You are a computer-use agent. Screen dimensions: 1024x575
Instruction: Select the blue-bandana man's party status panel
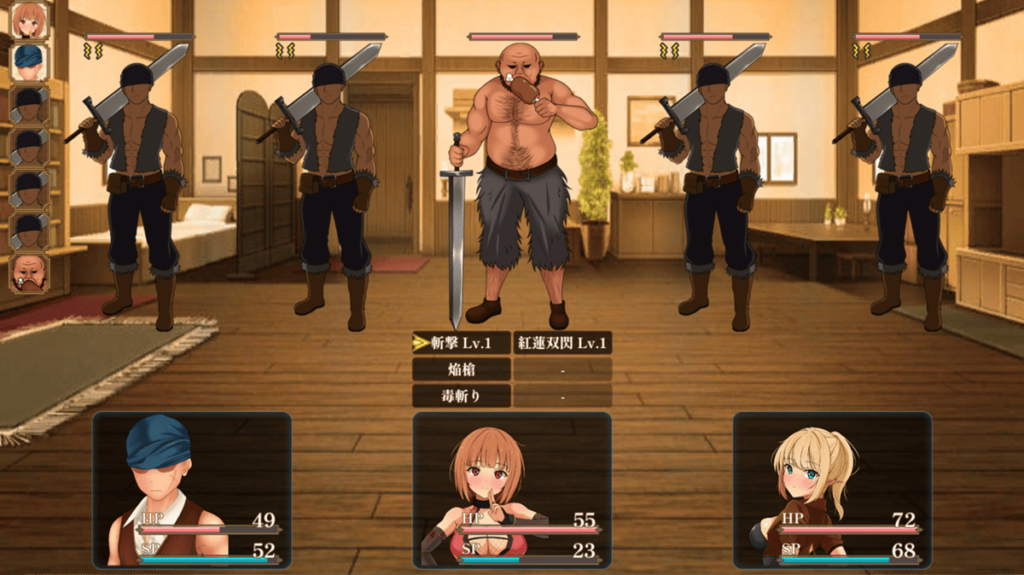tap(192, 490)
